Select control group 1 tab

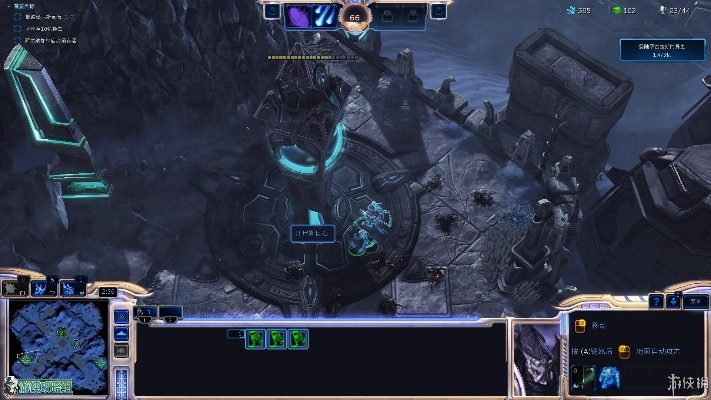point(146,312)
